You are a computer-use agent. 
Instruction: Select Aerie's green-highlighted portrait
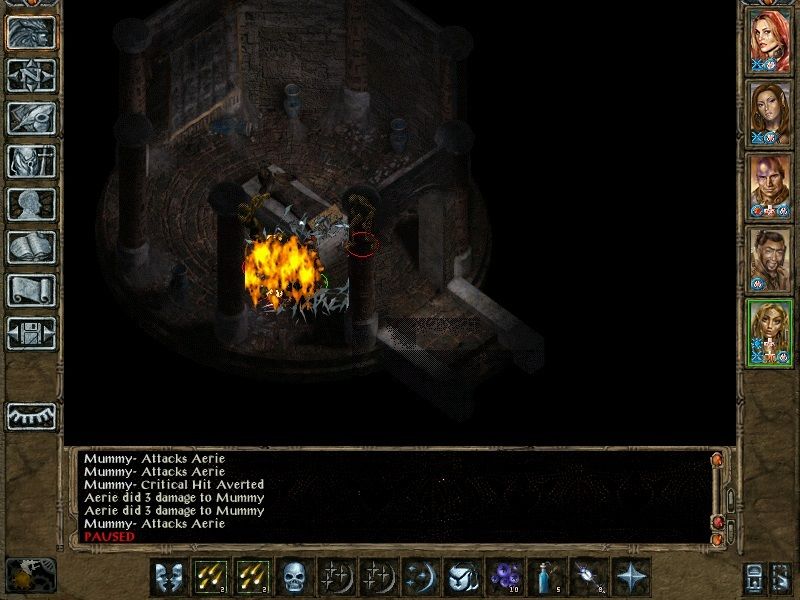pyautogui.click(x=769, y=332)
